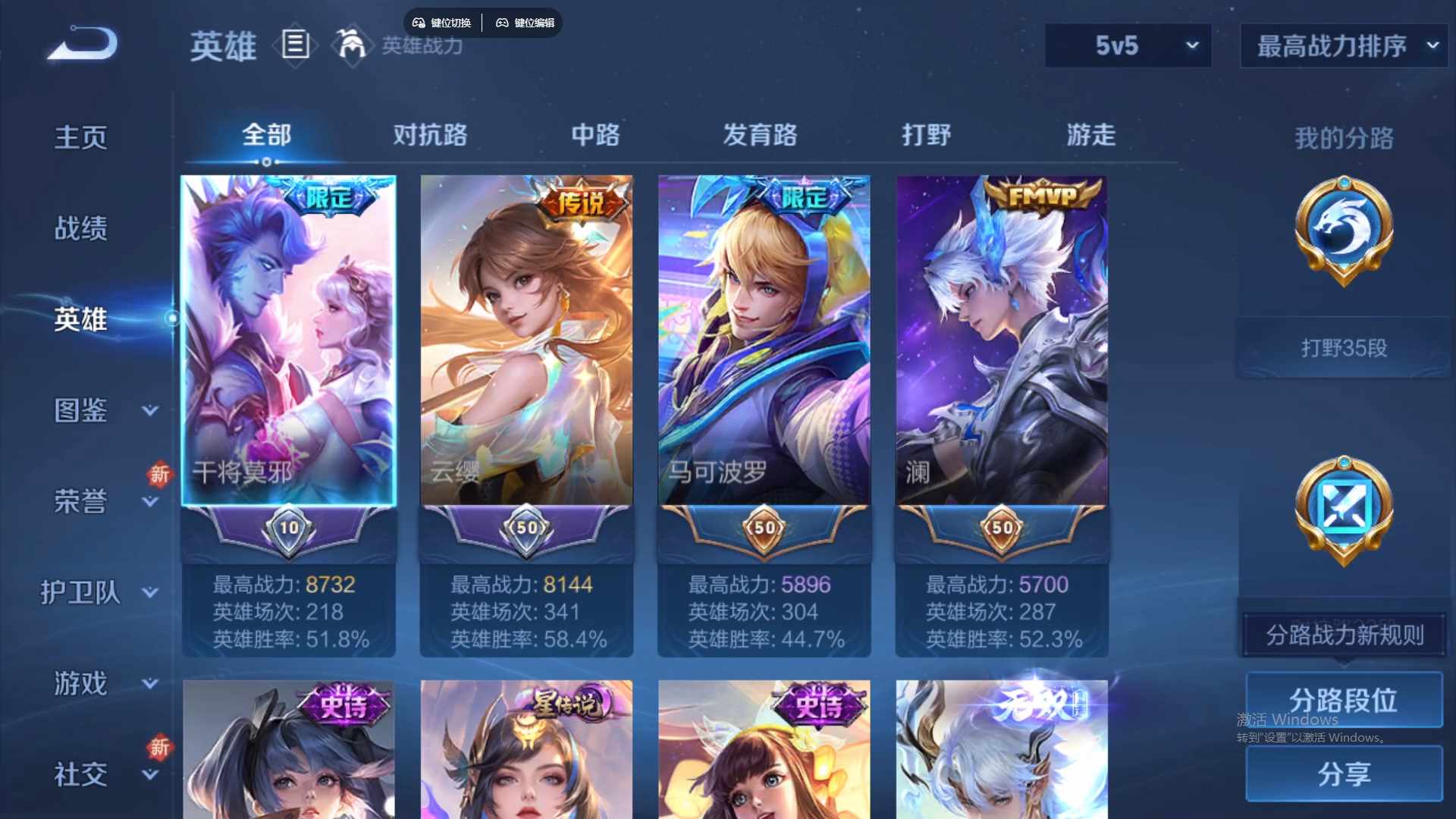Open the hero list document icon beside 英雄
This screenshot has height=819, width=1456.
pyautogui.click(x=294, y=45)
